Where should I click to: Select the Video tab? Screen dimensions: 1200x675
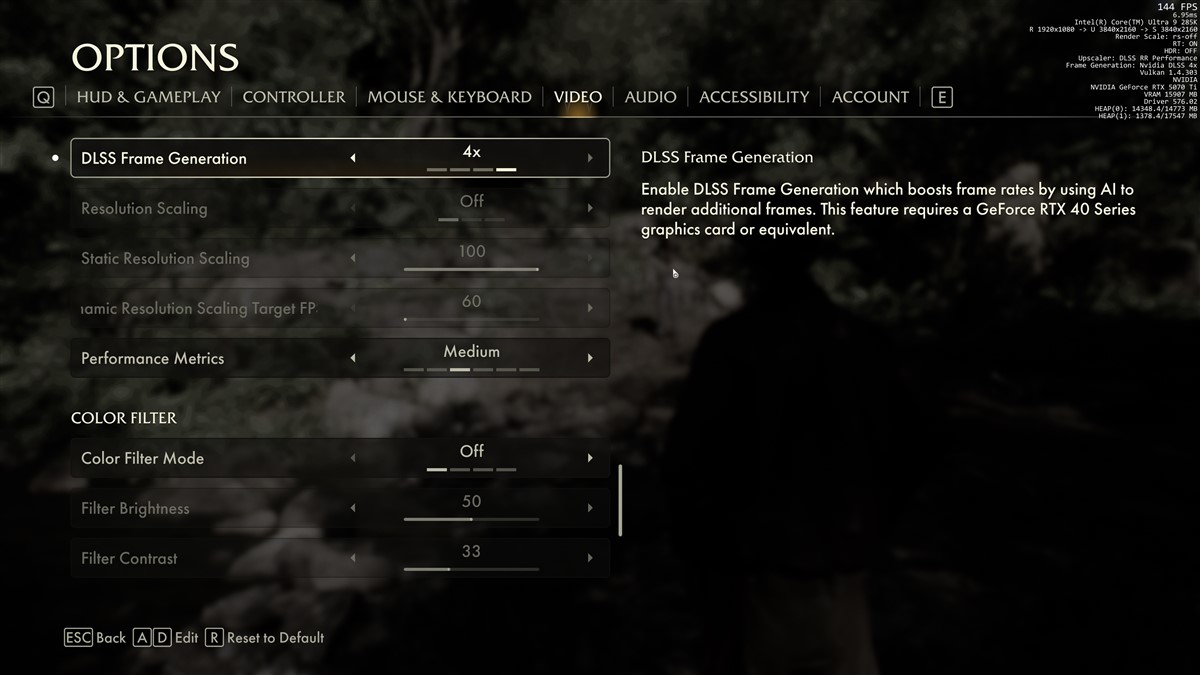pyautogui.click(x=578, y=97)
